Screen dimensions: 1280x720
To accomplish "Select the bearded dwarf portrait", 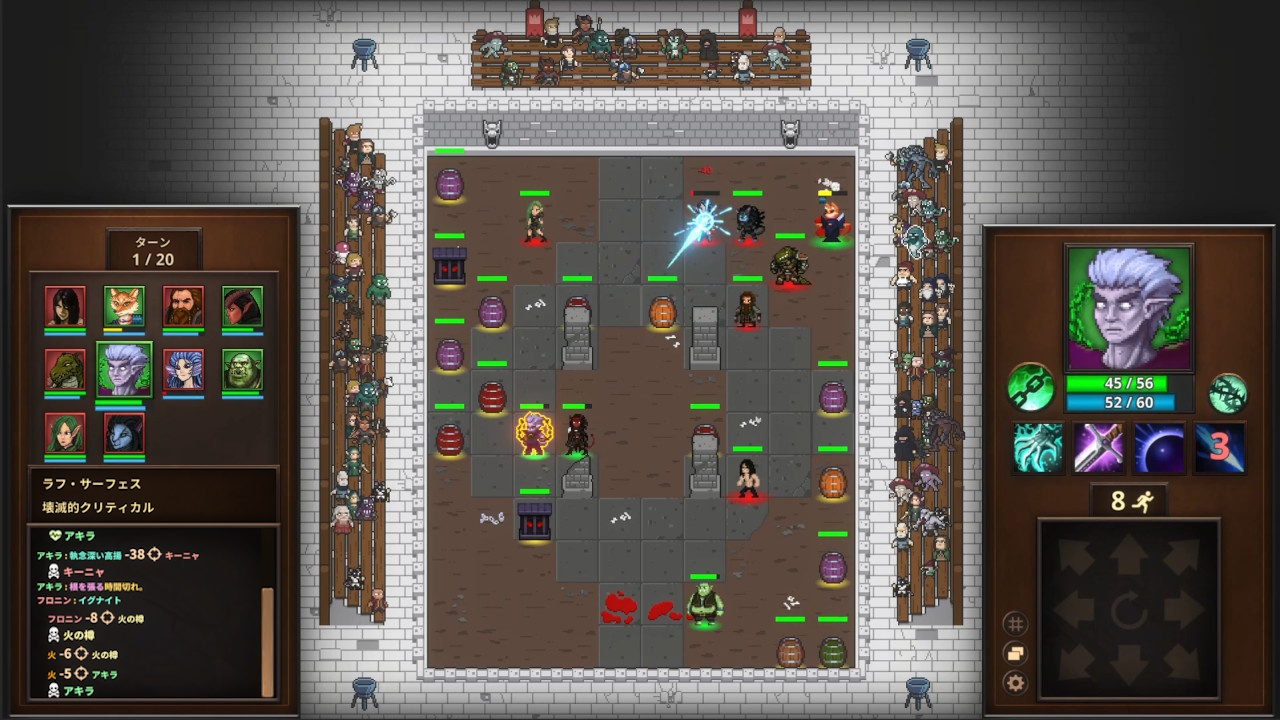I will point(183,306).
